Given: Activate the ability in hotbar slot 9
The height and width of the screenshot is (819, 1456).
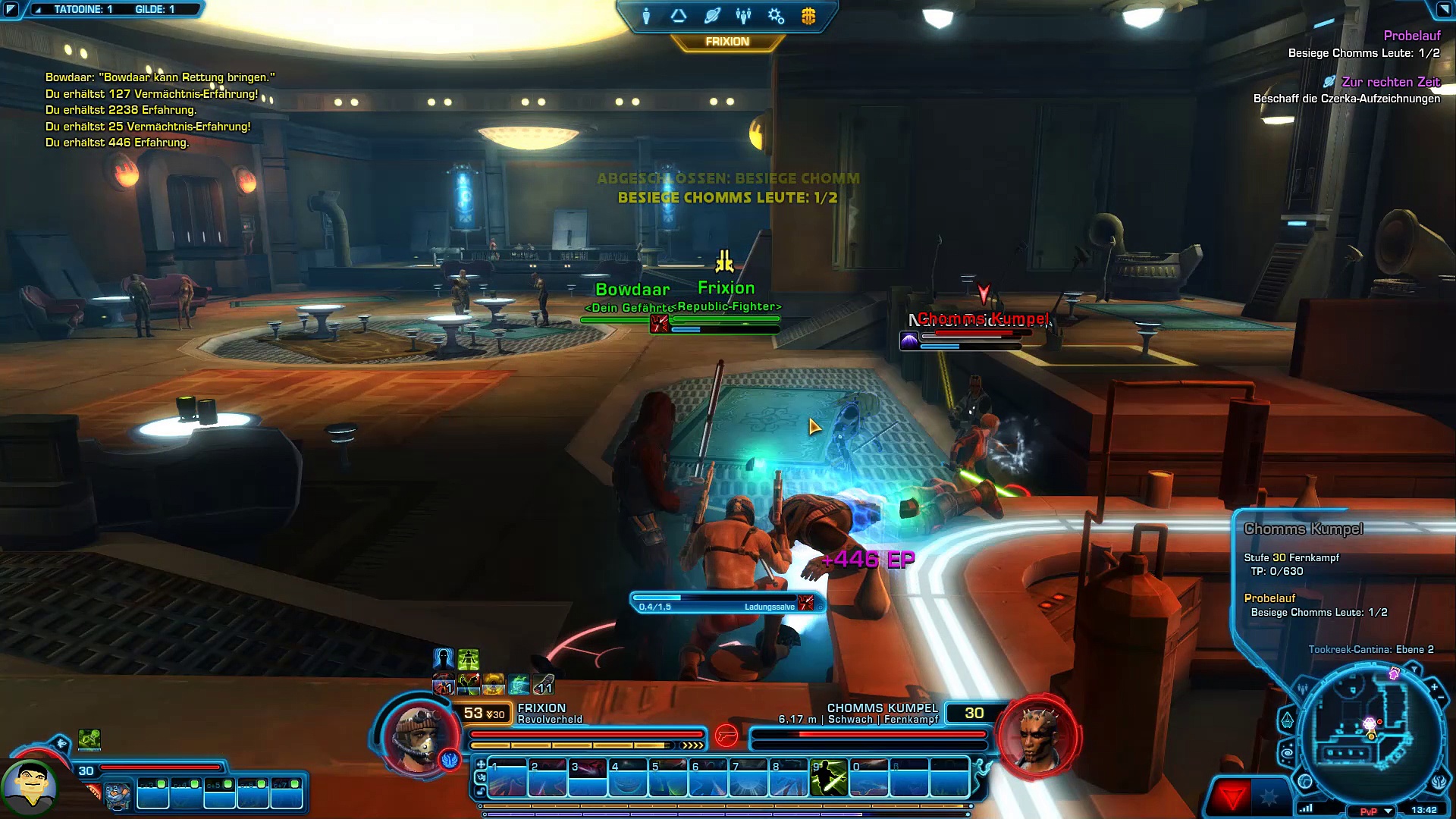Looking at the screenshot, I should pyautogui.click(x=828, y=779).
